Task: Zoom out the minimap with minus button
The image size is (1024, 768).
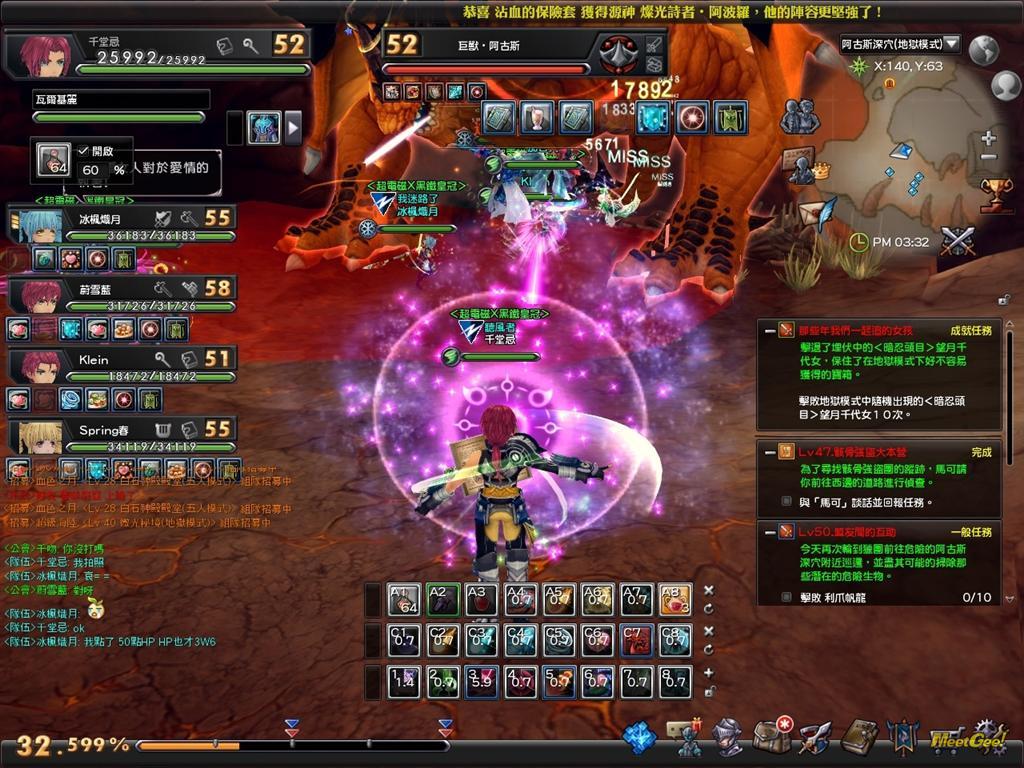Action: pyautogui.click(x=989, y=158)
